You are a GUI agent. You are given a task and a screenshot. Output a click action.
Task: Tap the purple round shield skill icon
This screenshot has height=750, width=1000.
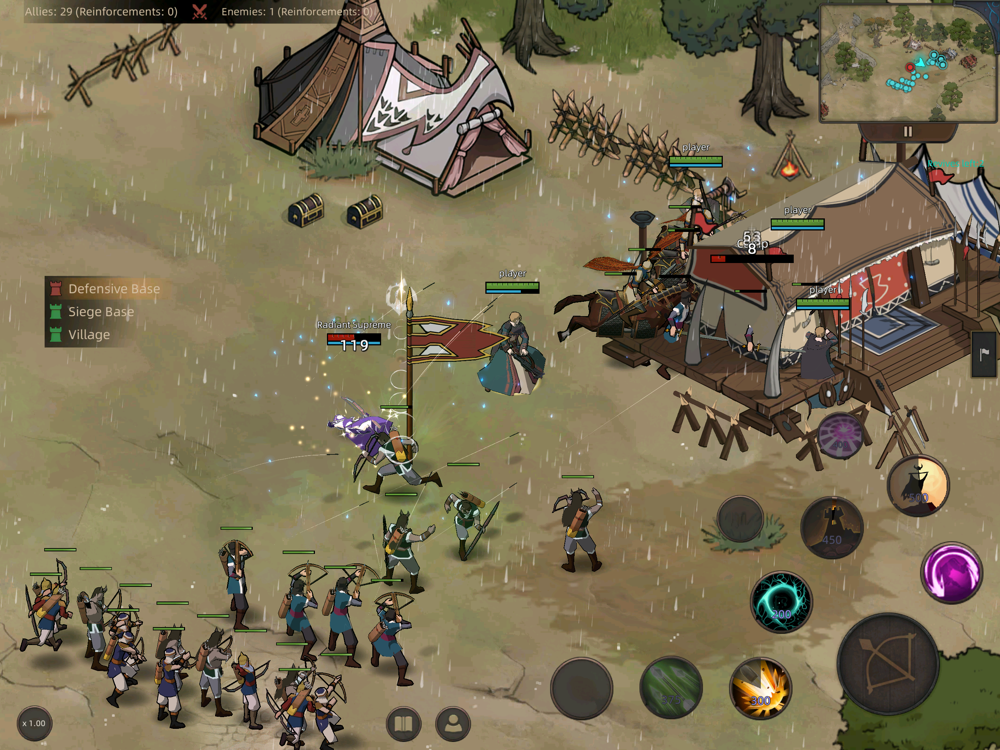[840, 435]
